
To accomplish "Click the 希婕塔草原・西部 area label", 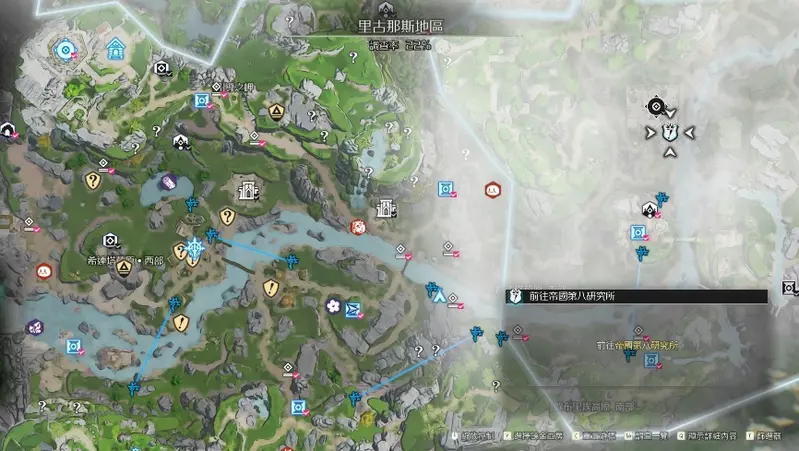I will pyautogui.click(x=117, y=256).
